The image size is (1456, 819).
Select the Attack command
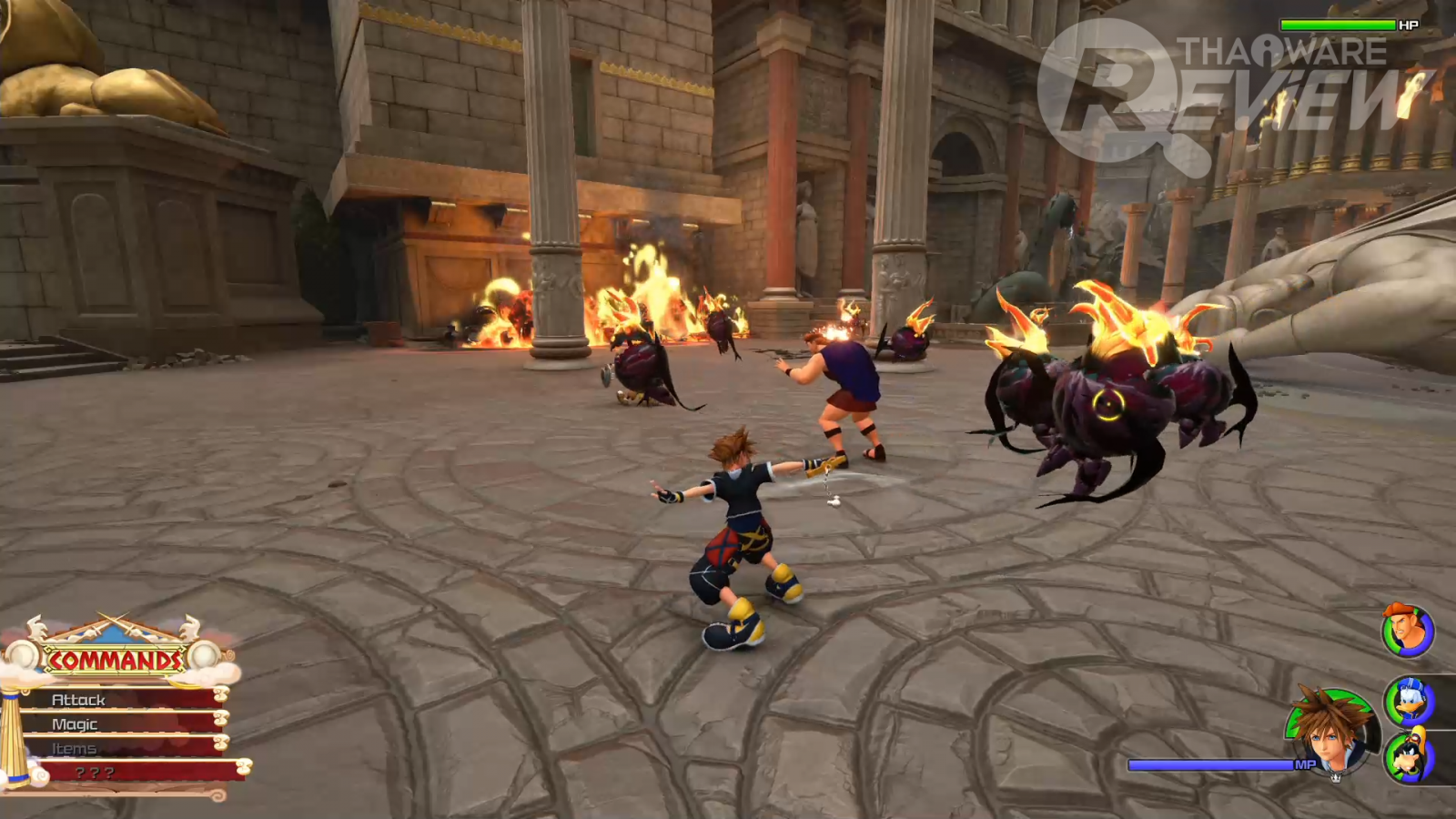coord(118,699)
